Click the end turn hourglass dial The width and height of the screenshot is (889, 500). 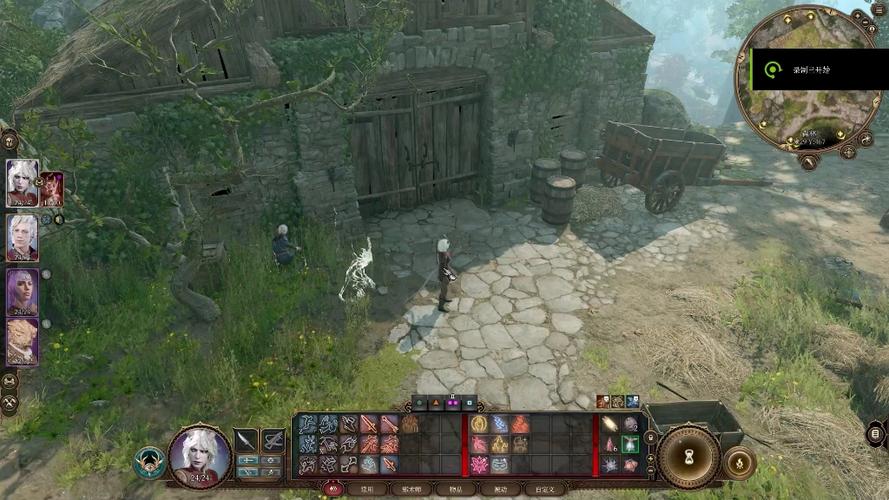pyautogui.click(x=688, y=457)
